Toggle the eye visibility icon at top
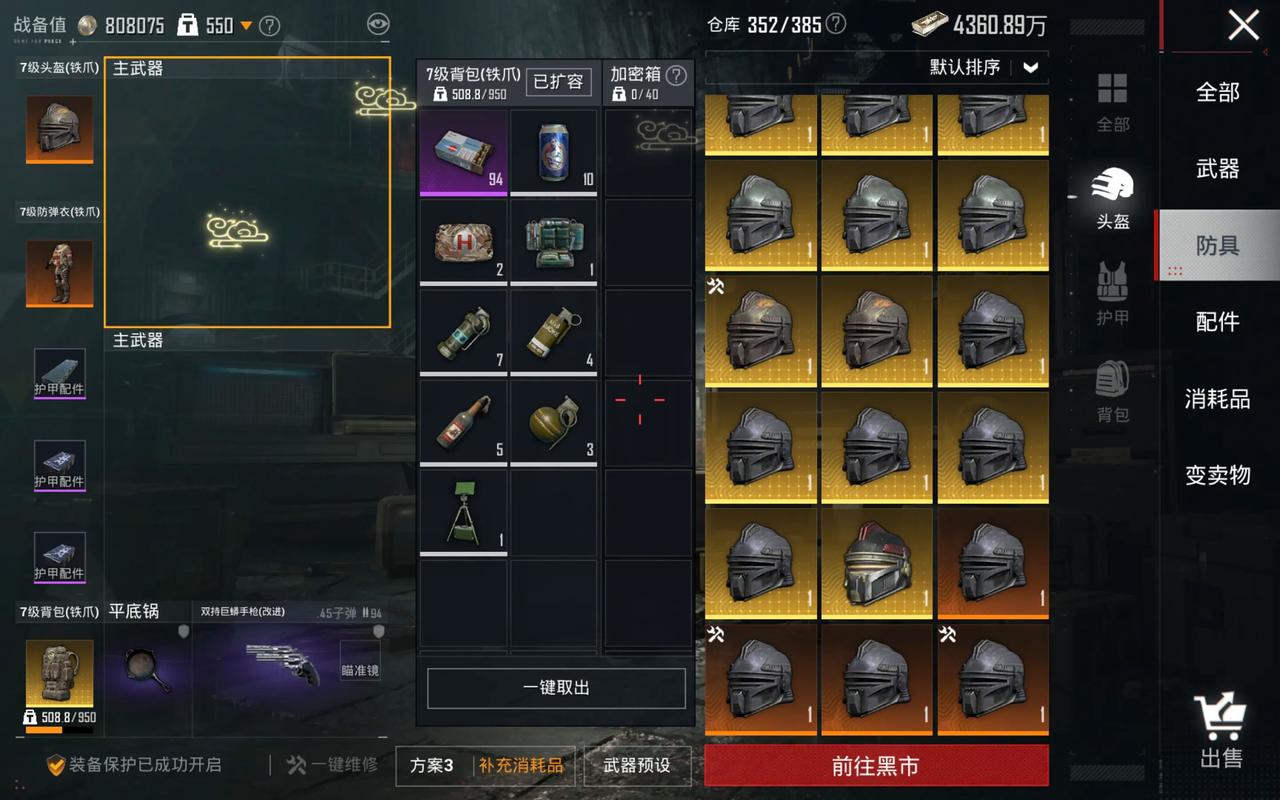The height and width of the screenshot is (800, 1280). 377,25
